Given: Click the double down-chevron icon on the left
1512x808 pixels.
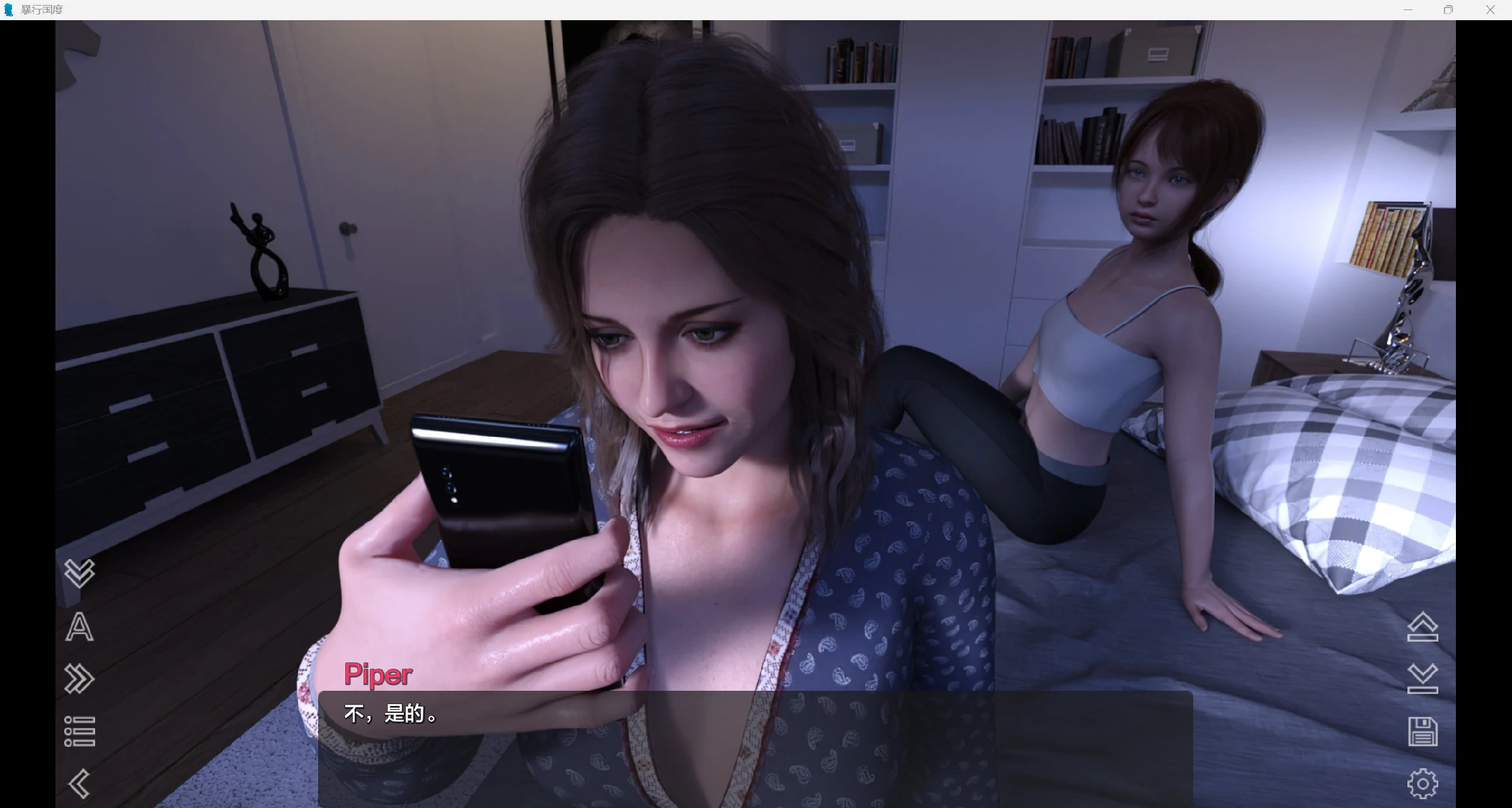Looking at the screenshot, I should coord(79,573).
